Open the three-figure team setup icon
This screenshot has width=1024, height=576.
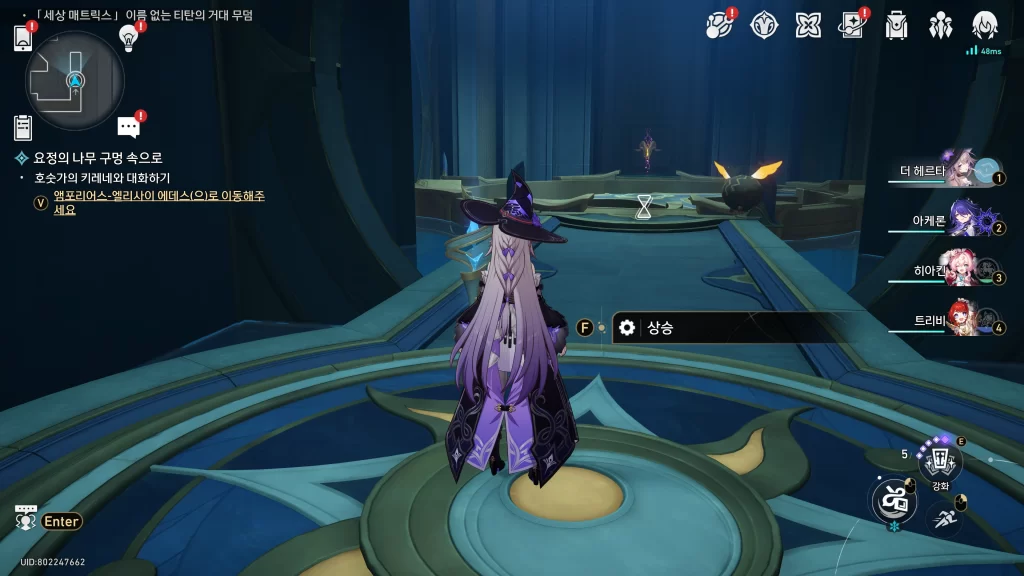click(x=940, y=25)
